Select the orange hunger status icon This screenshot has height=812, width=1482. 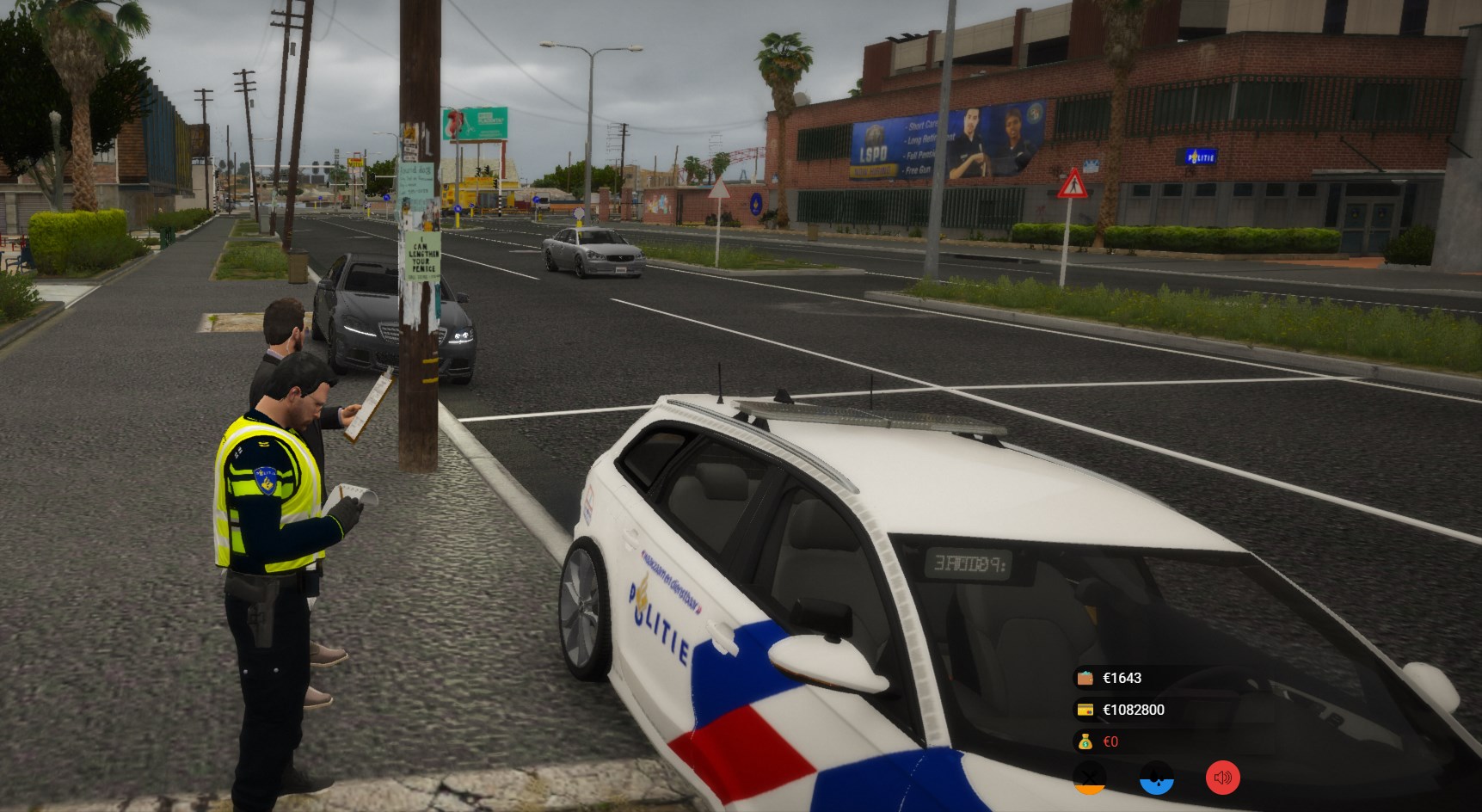(x=1090, y=778)
